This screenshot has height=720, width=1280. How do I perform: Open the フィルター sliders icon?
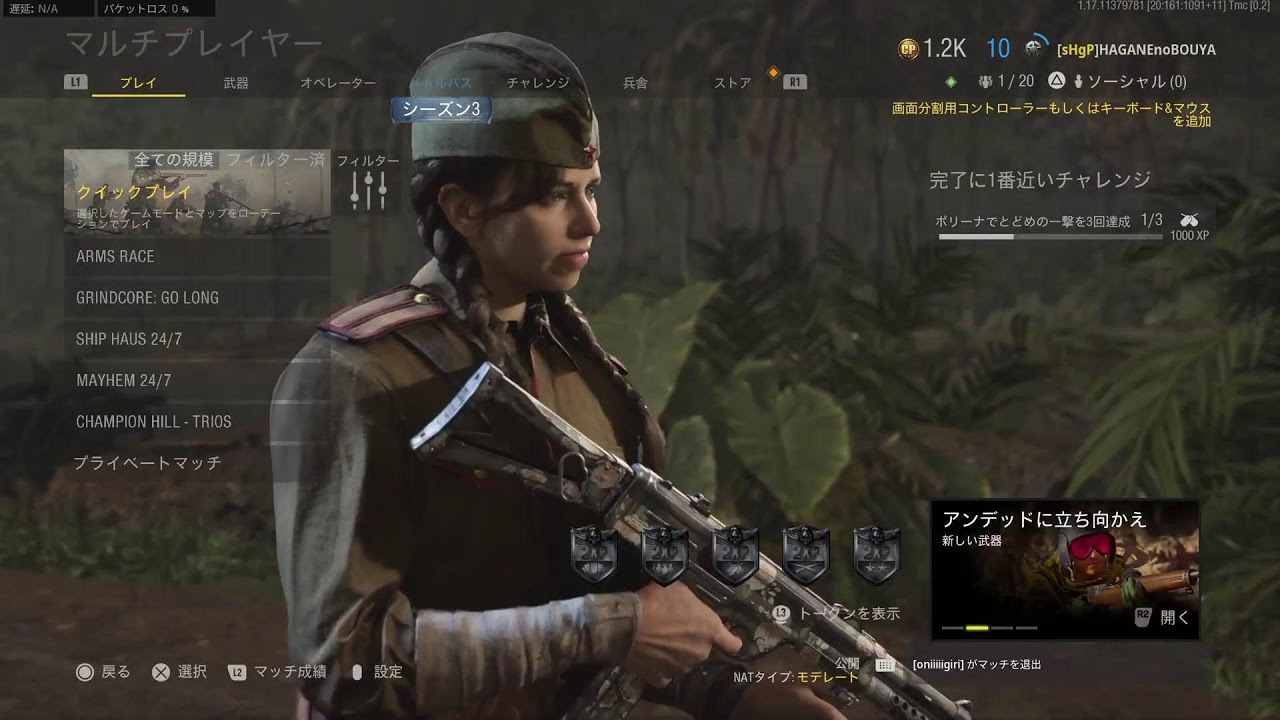[x=368, y=190]
